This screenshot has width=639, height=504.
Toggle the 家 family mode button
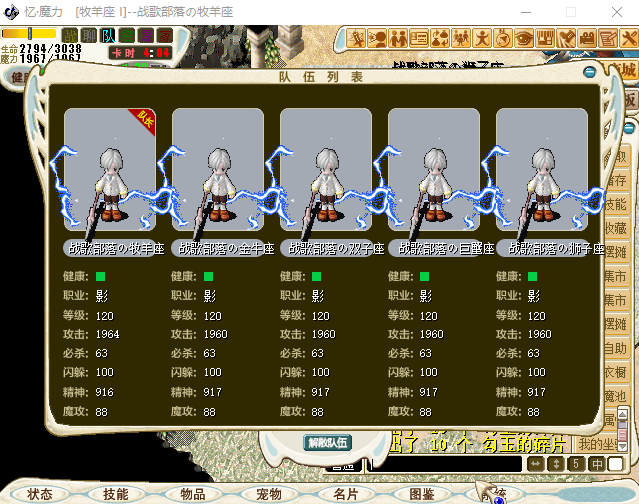point(165,36)
